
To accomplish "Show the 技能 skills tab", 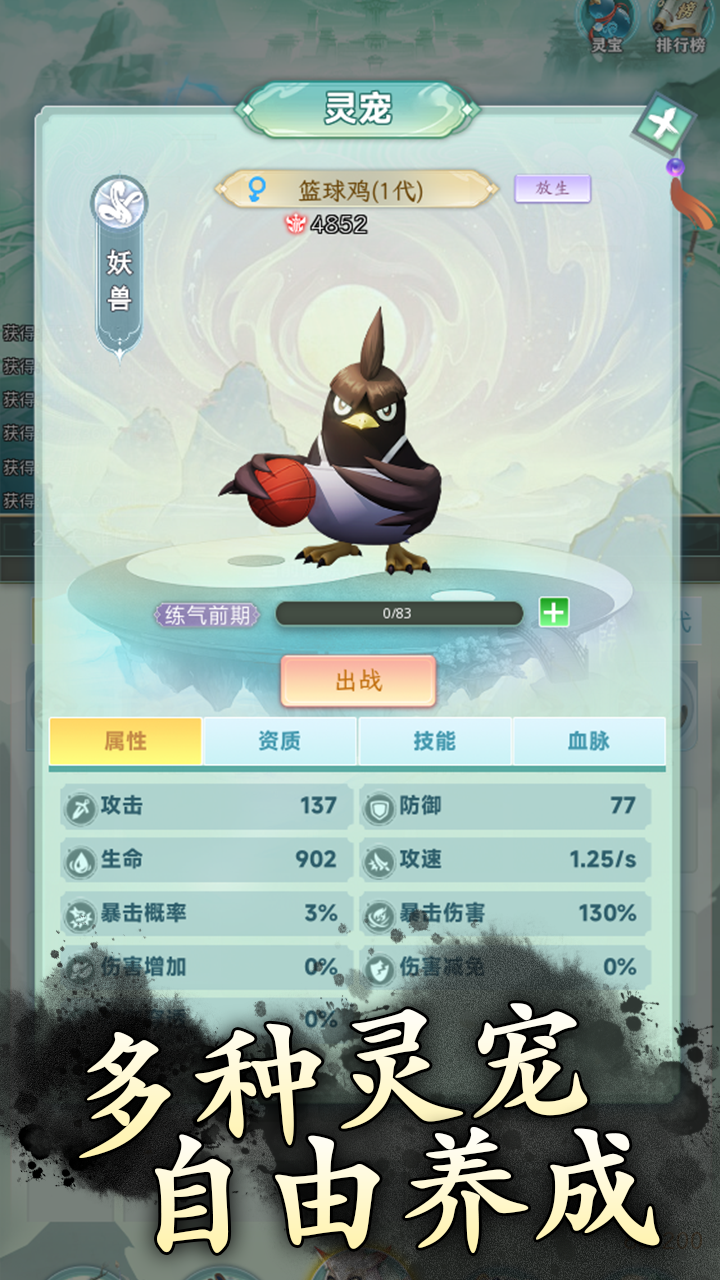I will (x=435, y=741).
